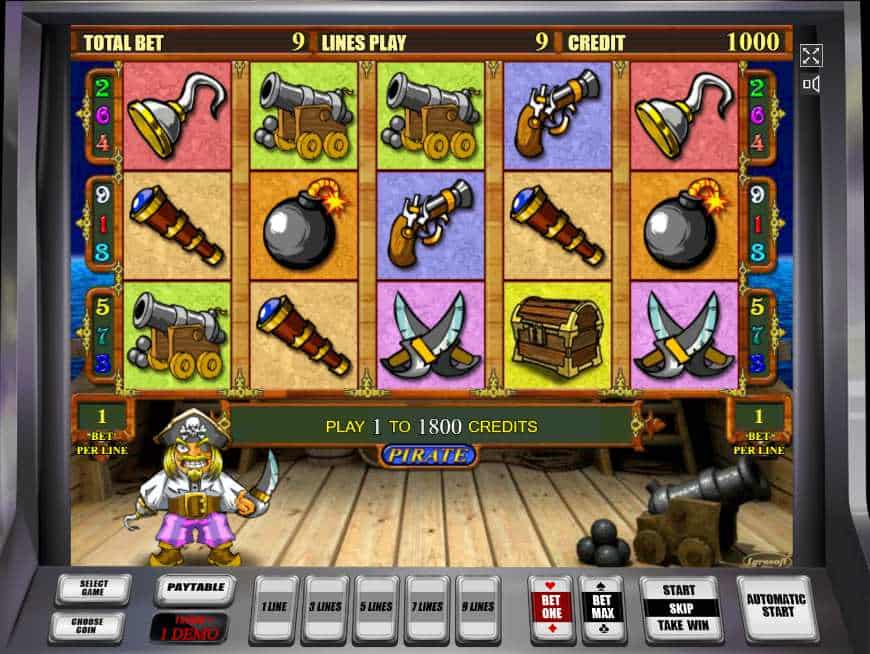The image size is (870, 654).
Task: Choose 3 Lines to play
Action: (325, 608)
